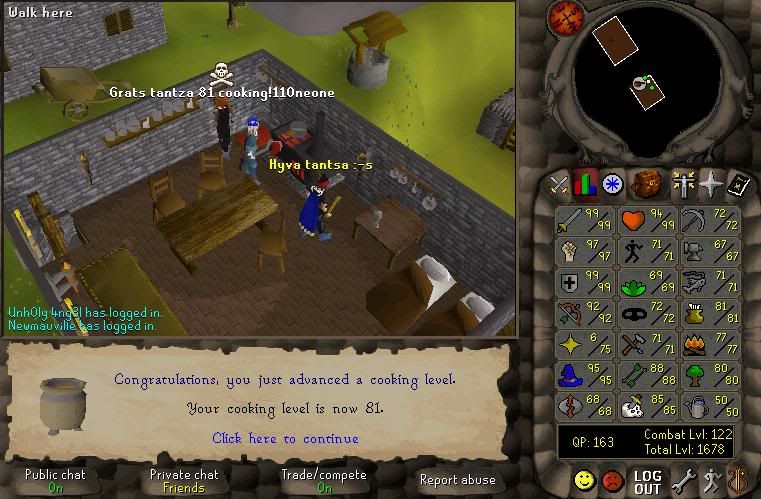Select the Cooking skill showing 81
Image resolution: width=761 pixels, height=499 pixels.
(708, 315)
